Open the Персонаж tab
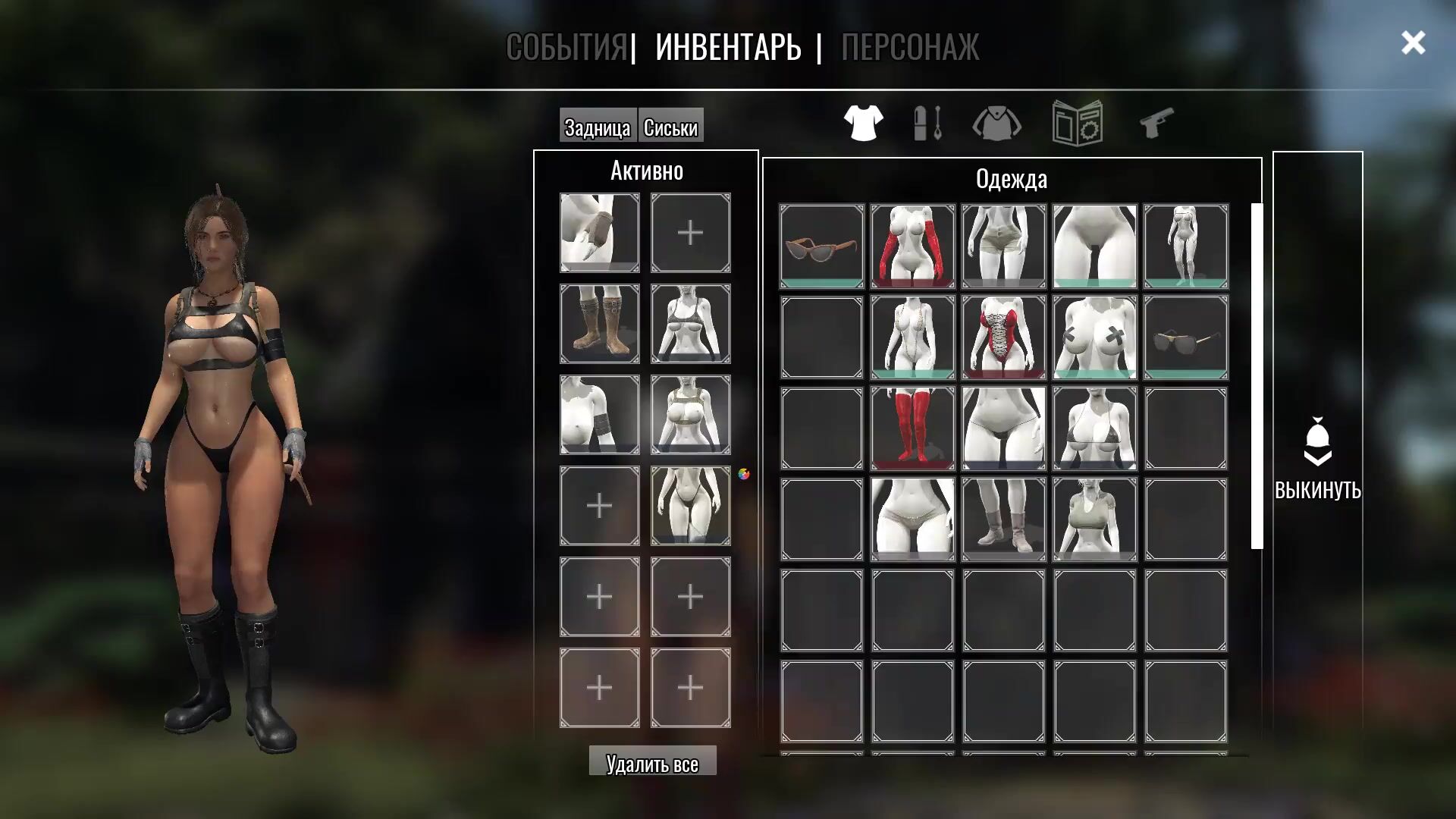Image resolution: width=1456 pixels, height=819 pixels. point(909,47)
